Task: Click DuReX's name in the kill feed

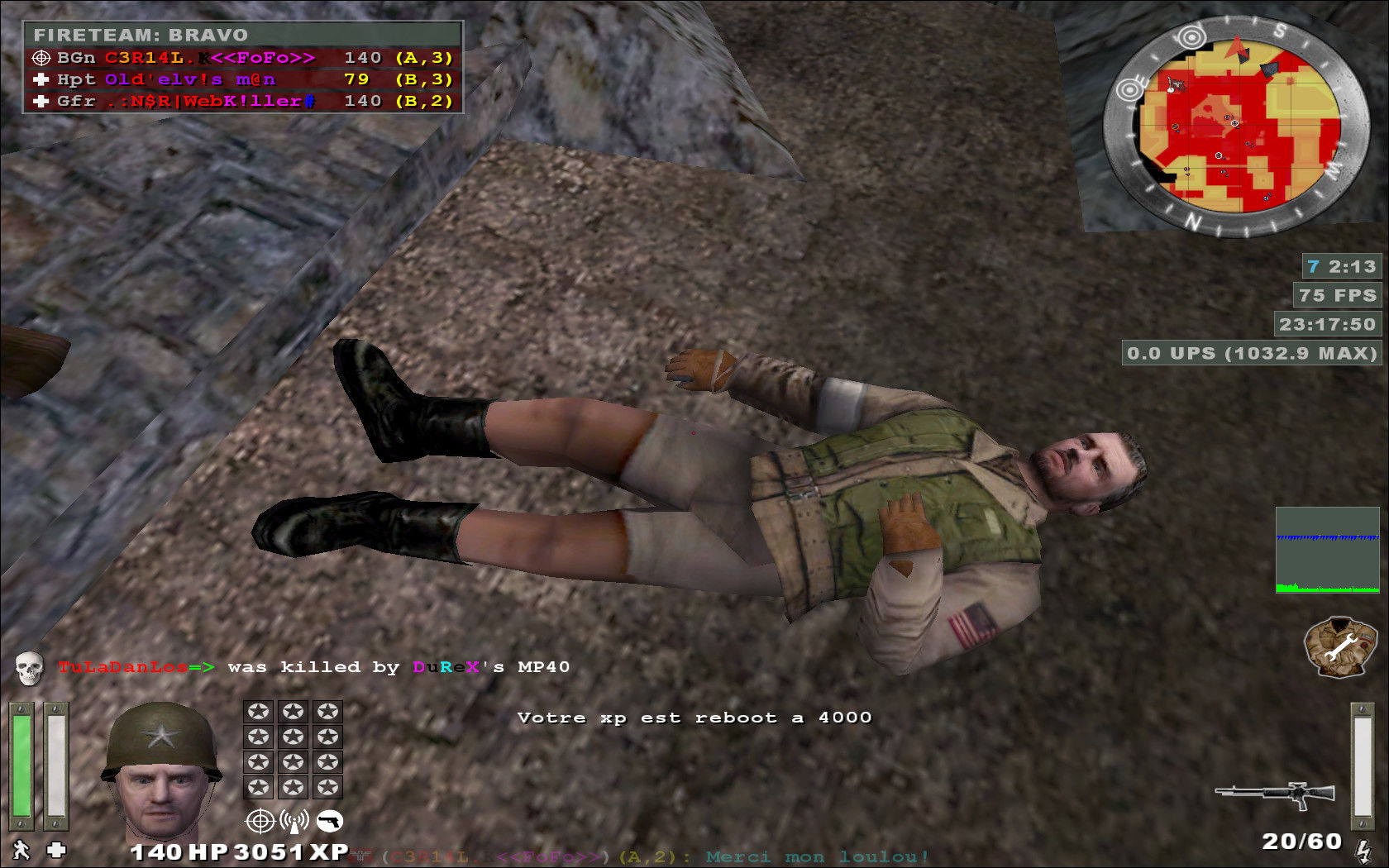Action: pos(439,667)
